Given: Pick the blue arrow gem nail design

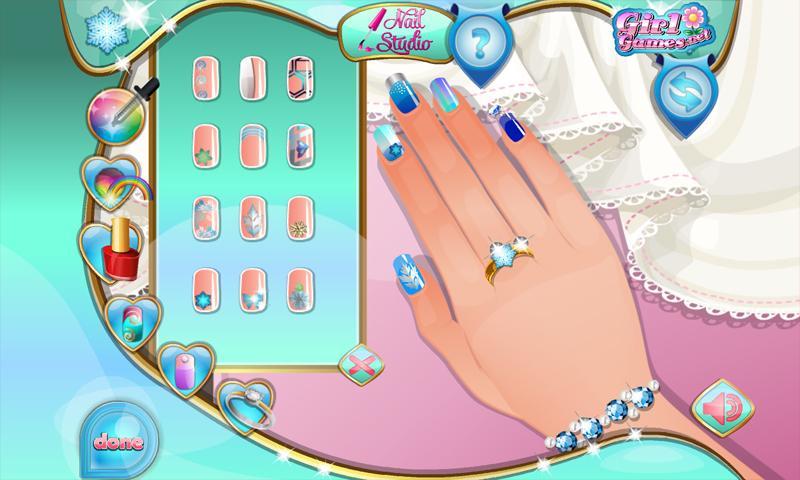Looking at the screenshot, I should click(299, 145).
